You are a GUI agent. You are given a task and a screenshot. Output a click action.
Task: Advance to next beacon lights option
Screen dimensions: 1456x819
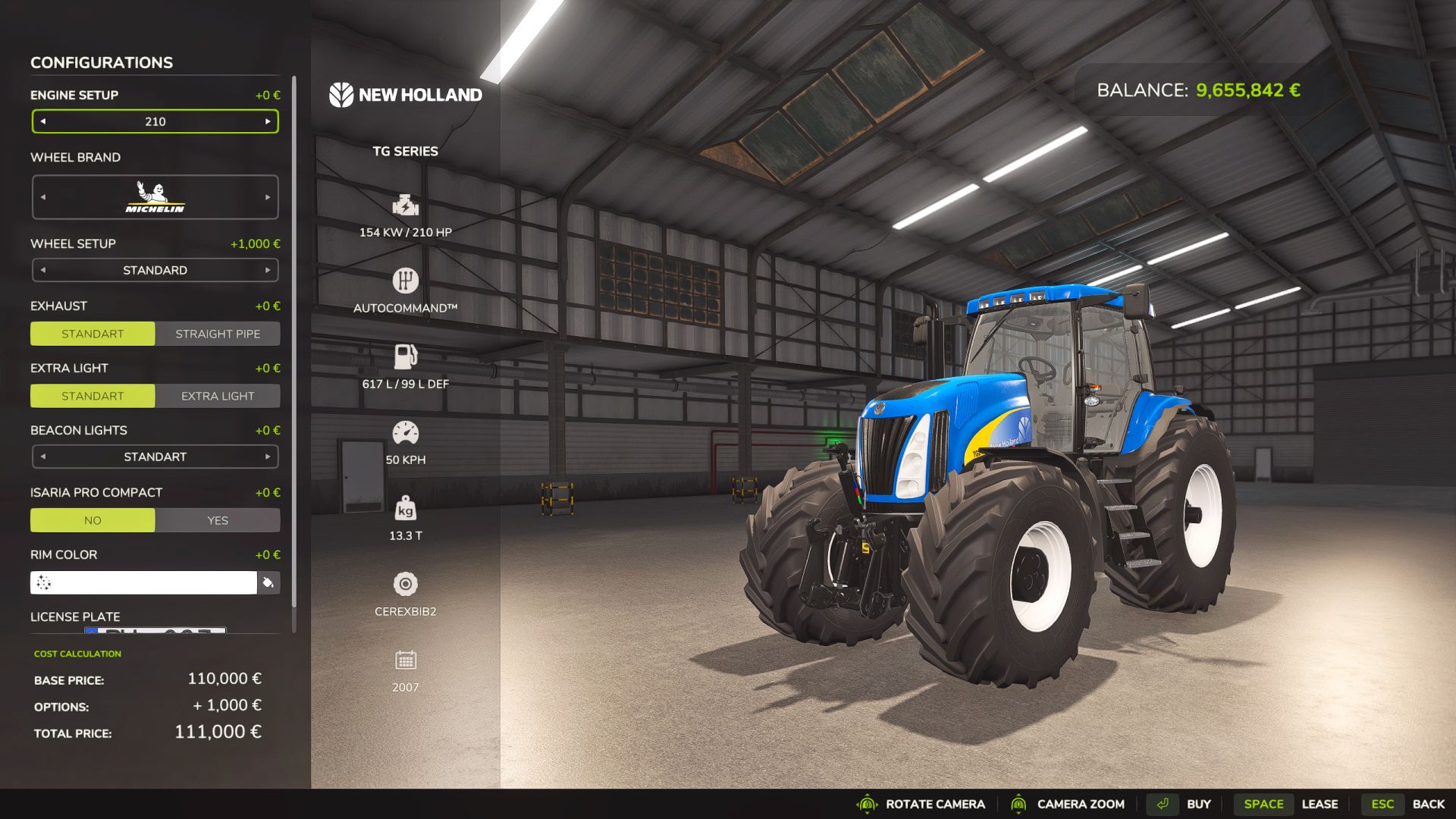tap(268, 457)
